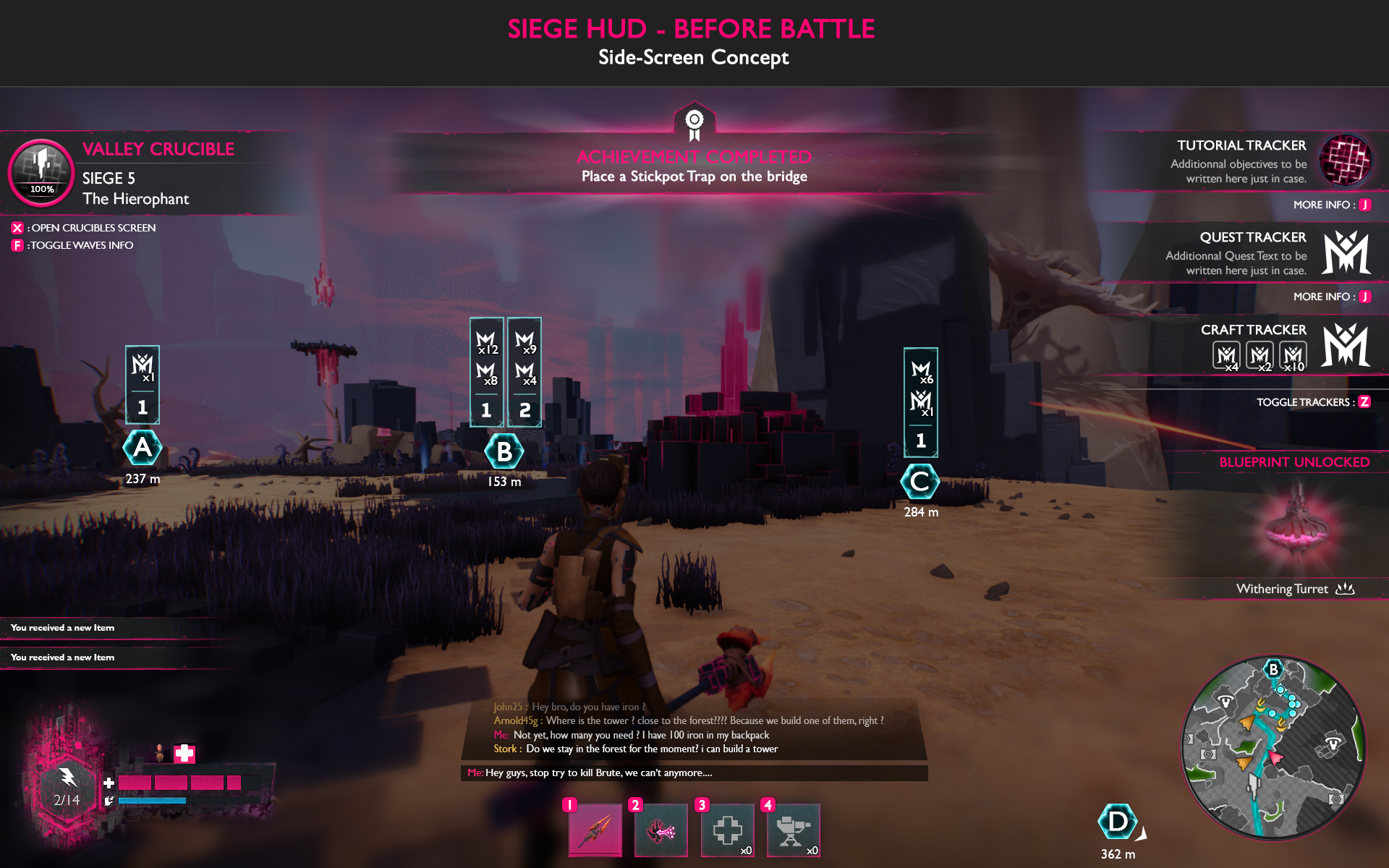Click the Valley Crucible round emblem

coord(41,172)
